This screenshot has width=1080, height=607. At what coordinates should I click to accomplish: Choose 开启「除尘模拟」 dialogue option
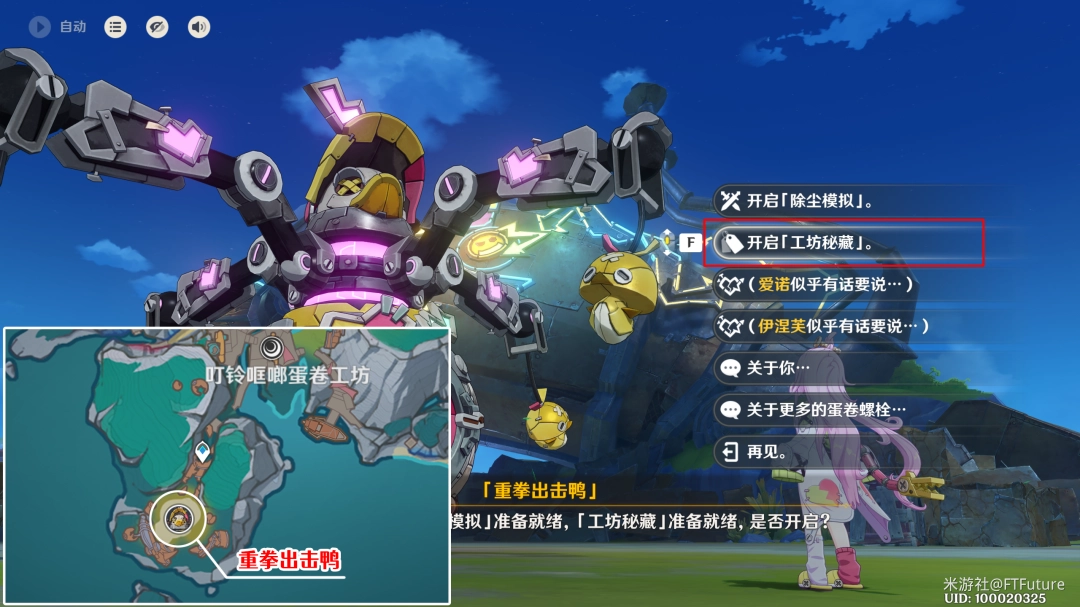[x=810, y=201]
